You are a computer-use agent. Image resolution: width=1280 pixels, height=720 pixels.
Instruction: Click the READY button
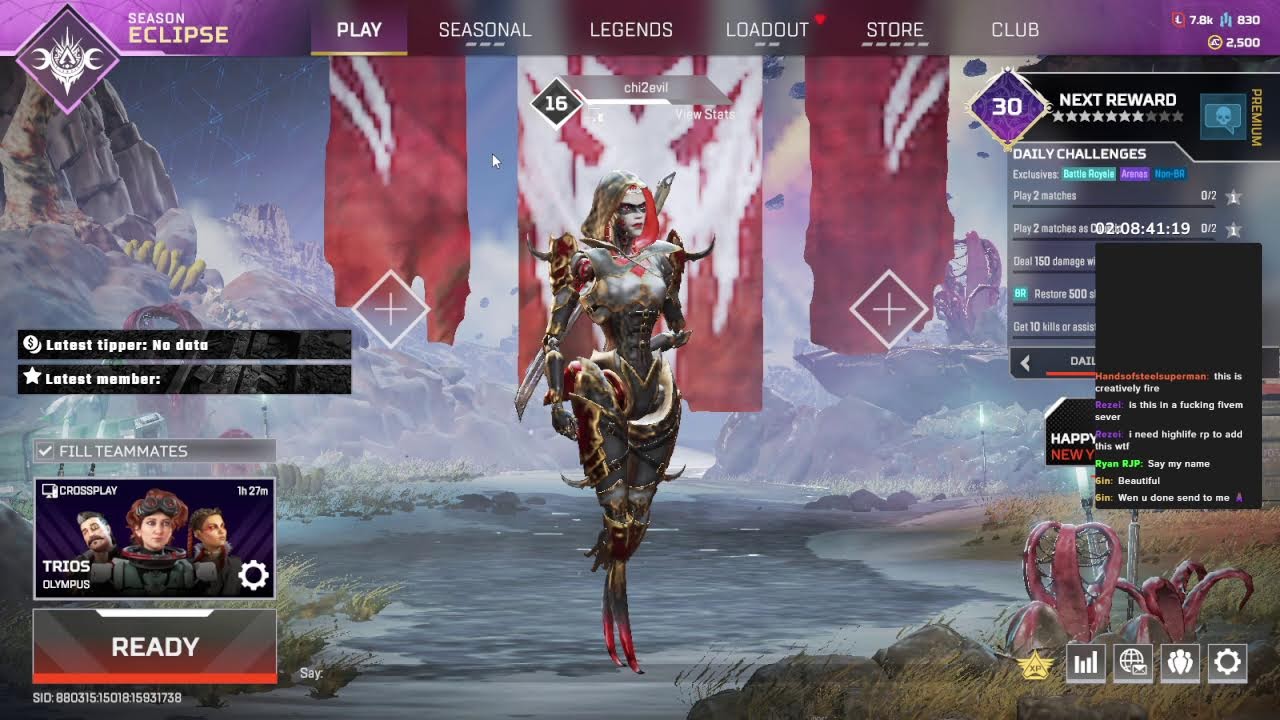(155, 647)
